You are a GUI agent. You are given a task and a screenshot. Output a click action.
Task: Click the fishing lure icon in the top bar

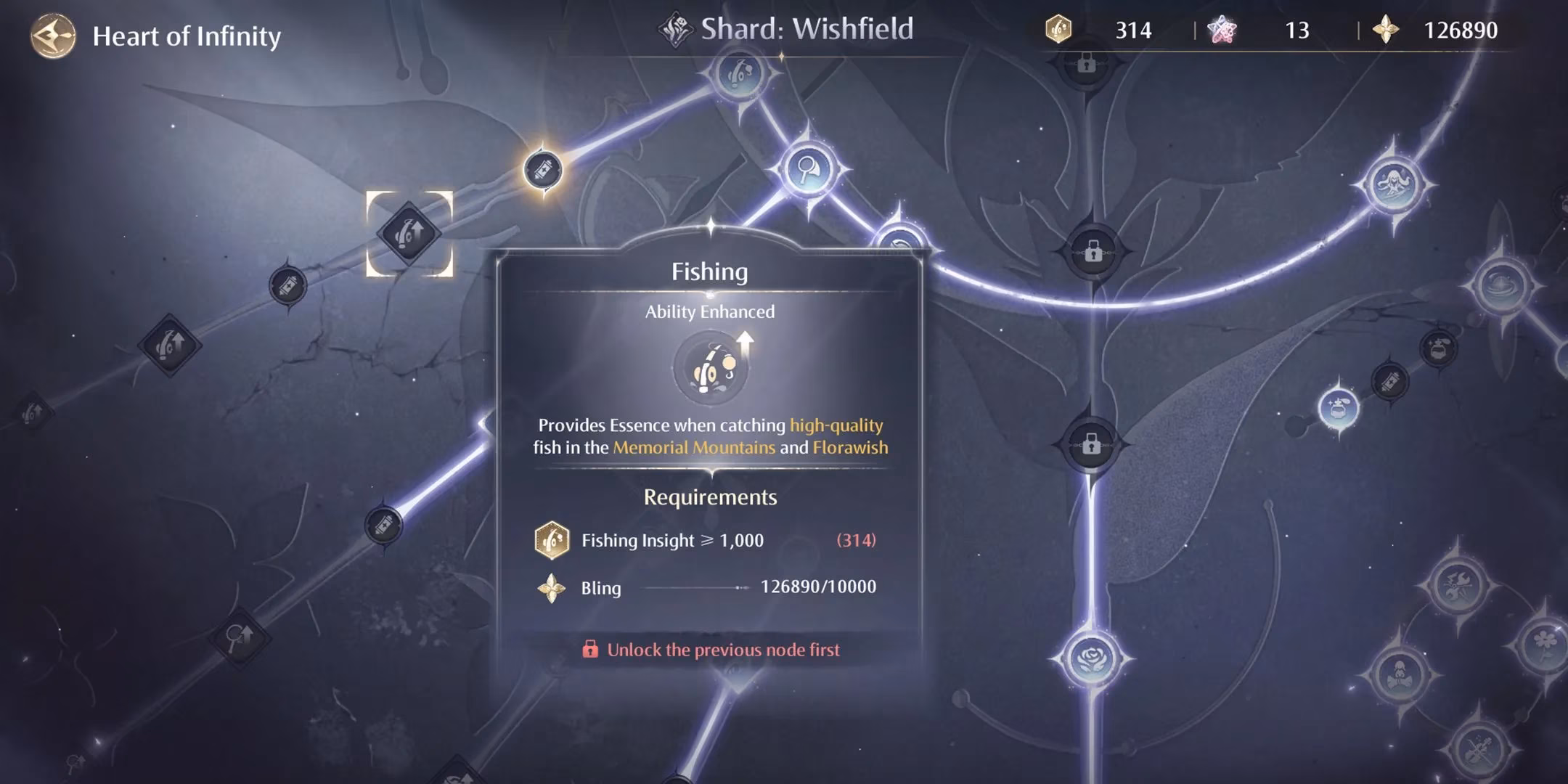click(1058, 30)
